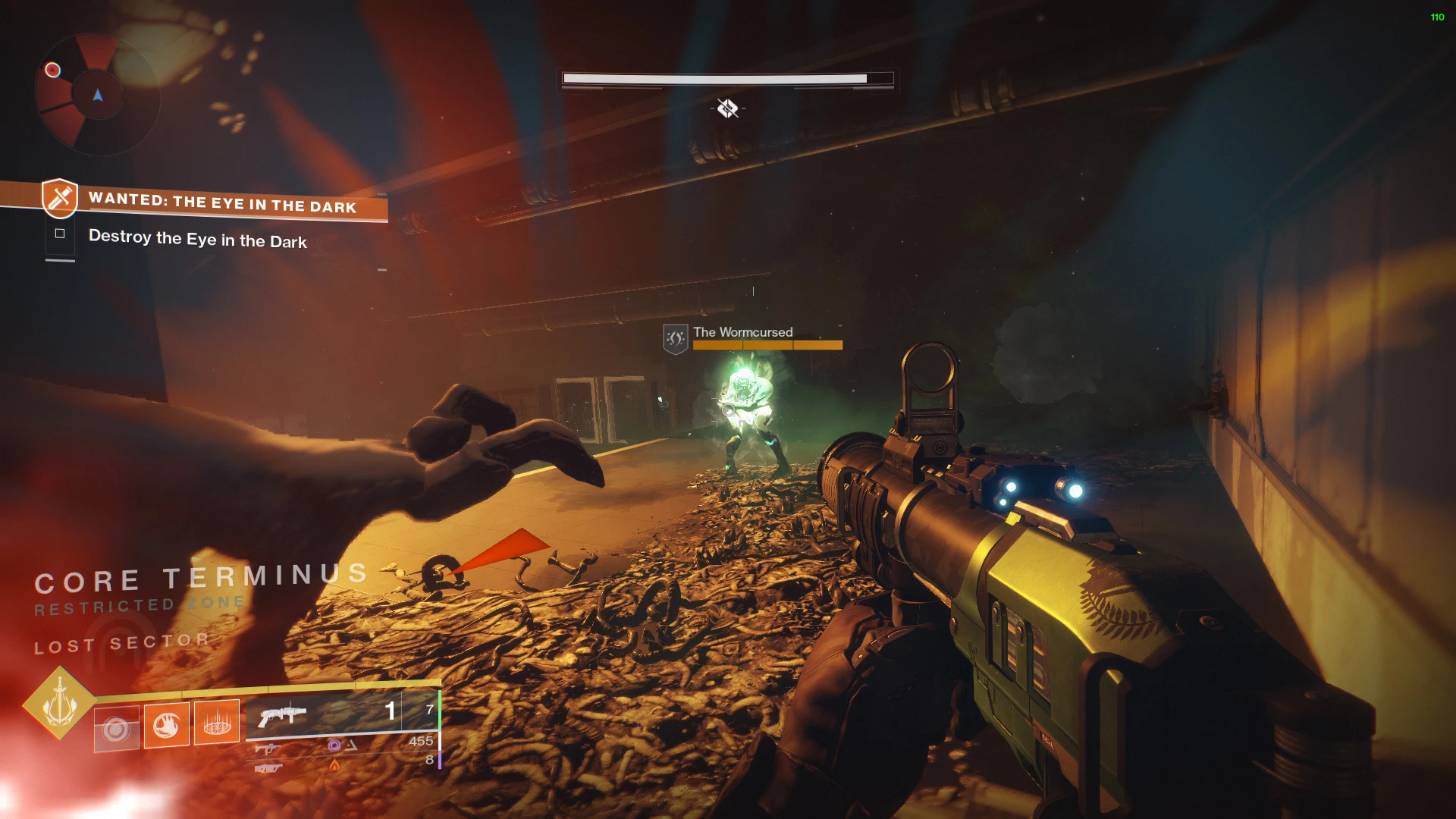Toggle the Destroy the Eye in the Dark objective checkbox
This screenshot has height=819, width=1456.
(x=60, y=234)
